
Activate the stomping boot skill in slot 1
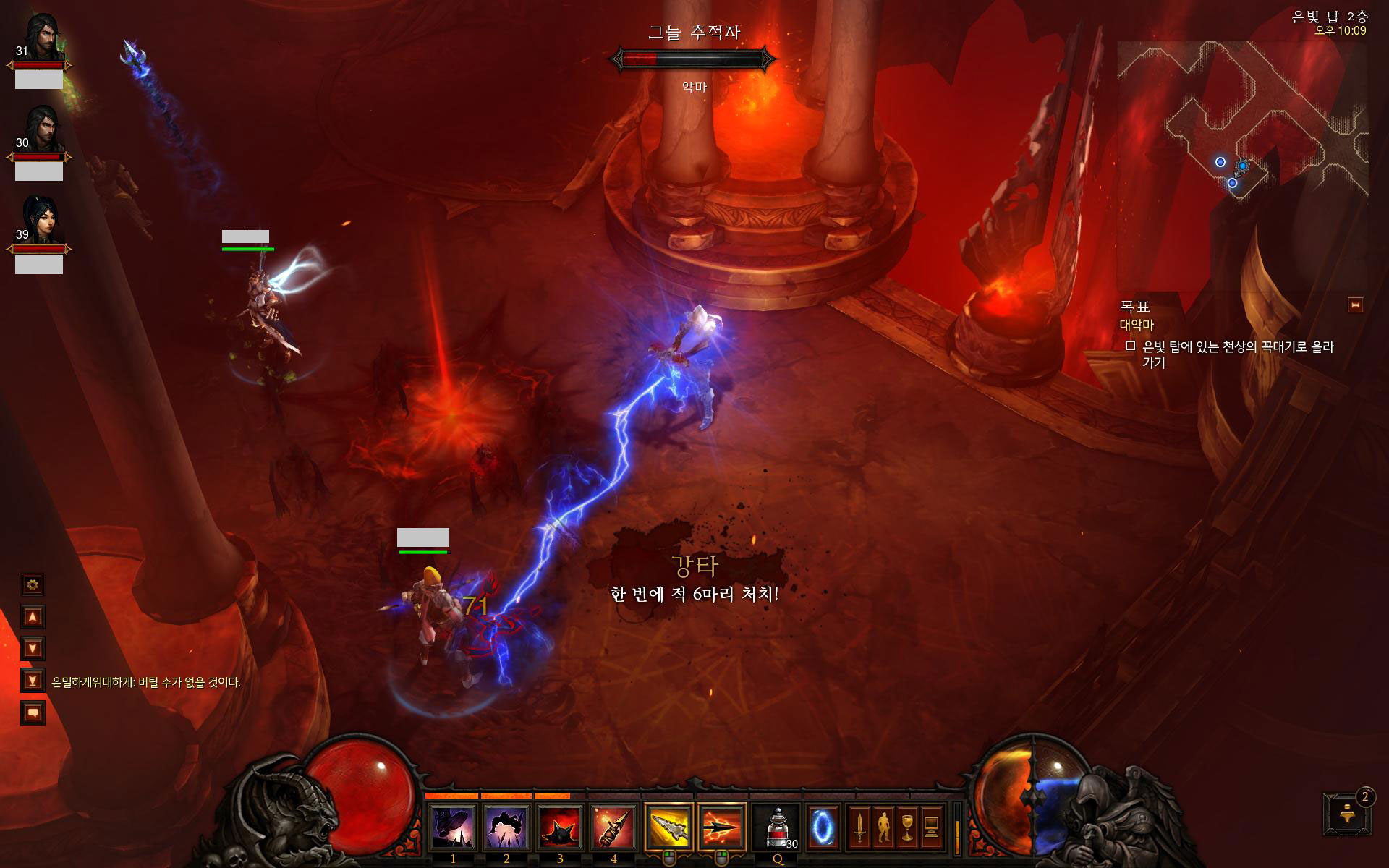(453, 826)
